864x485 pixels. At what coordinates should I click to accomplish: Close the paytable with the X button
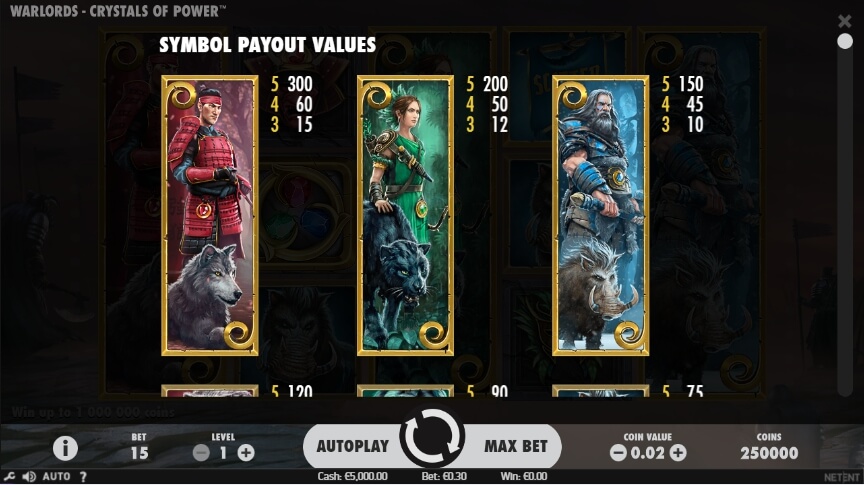845,21
